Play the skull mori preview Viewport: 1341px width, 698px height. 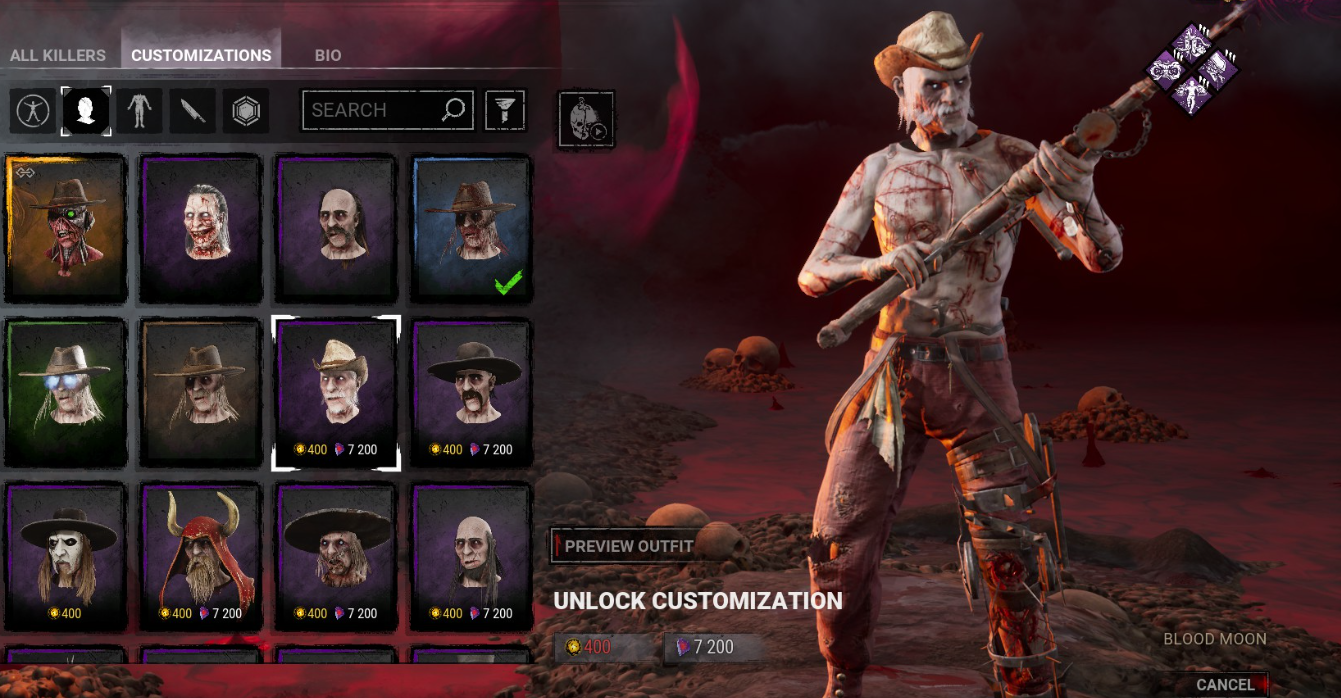click(x=585, y=120)
